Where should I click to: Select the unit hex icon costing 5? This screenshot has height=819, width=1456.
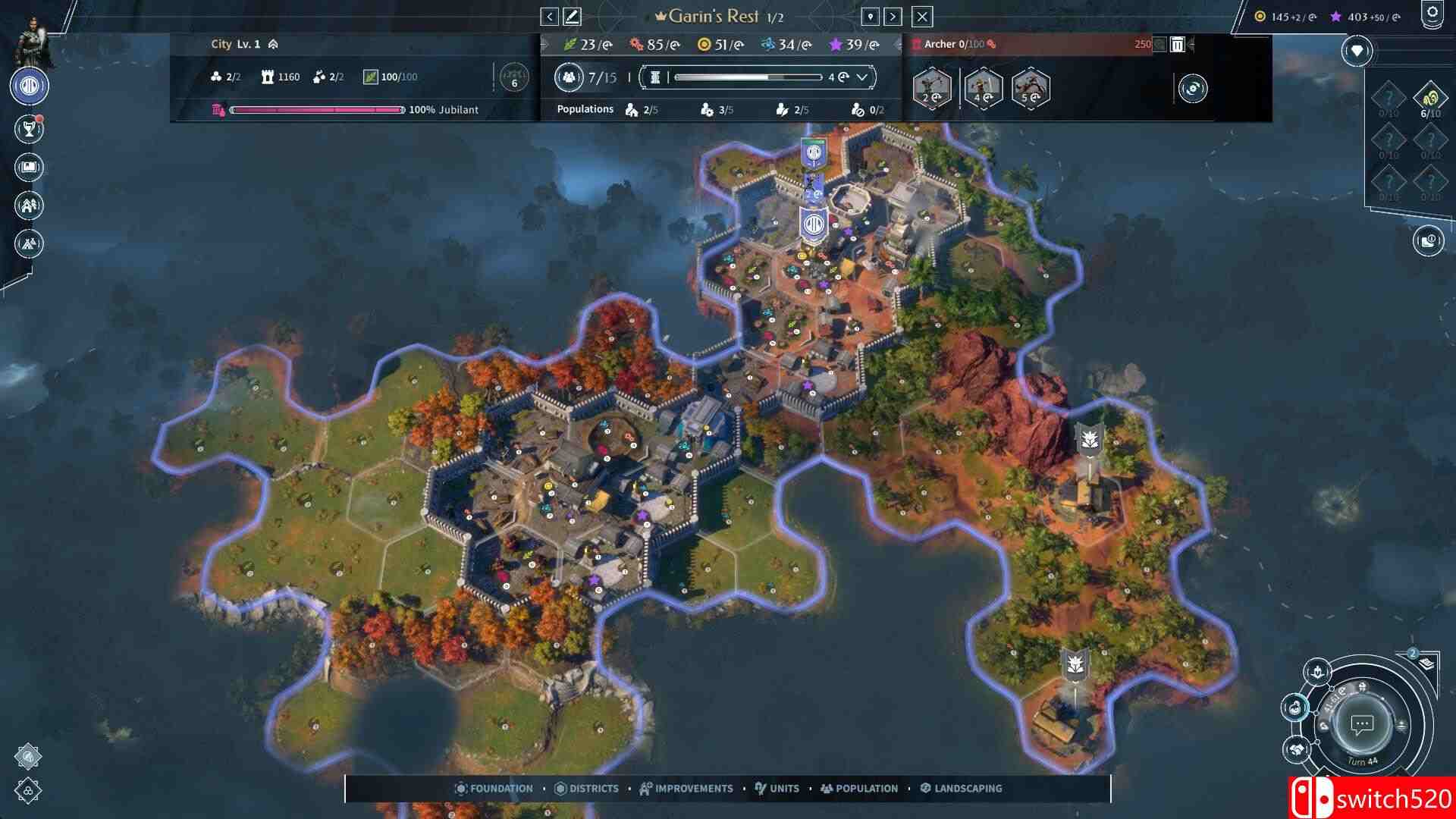[x=1033, y=89]
